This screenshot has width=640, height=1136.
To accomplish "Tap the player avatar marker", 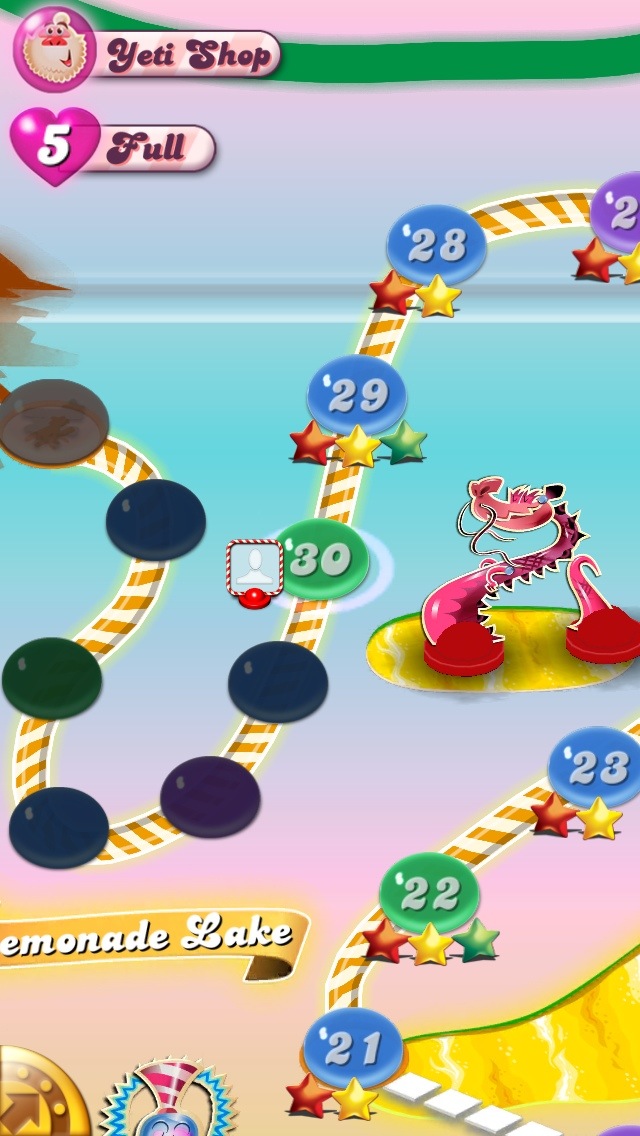I will [x=255, y=570].
